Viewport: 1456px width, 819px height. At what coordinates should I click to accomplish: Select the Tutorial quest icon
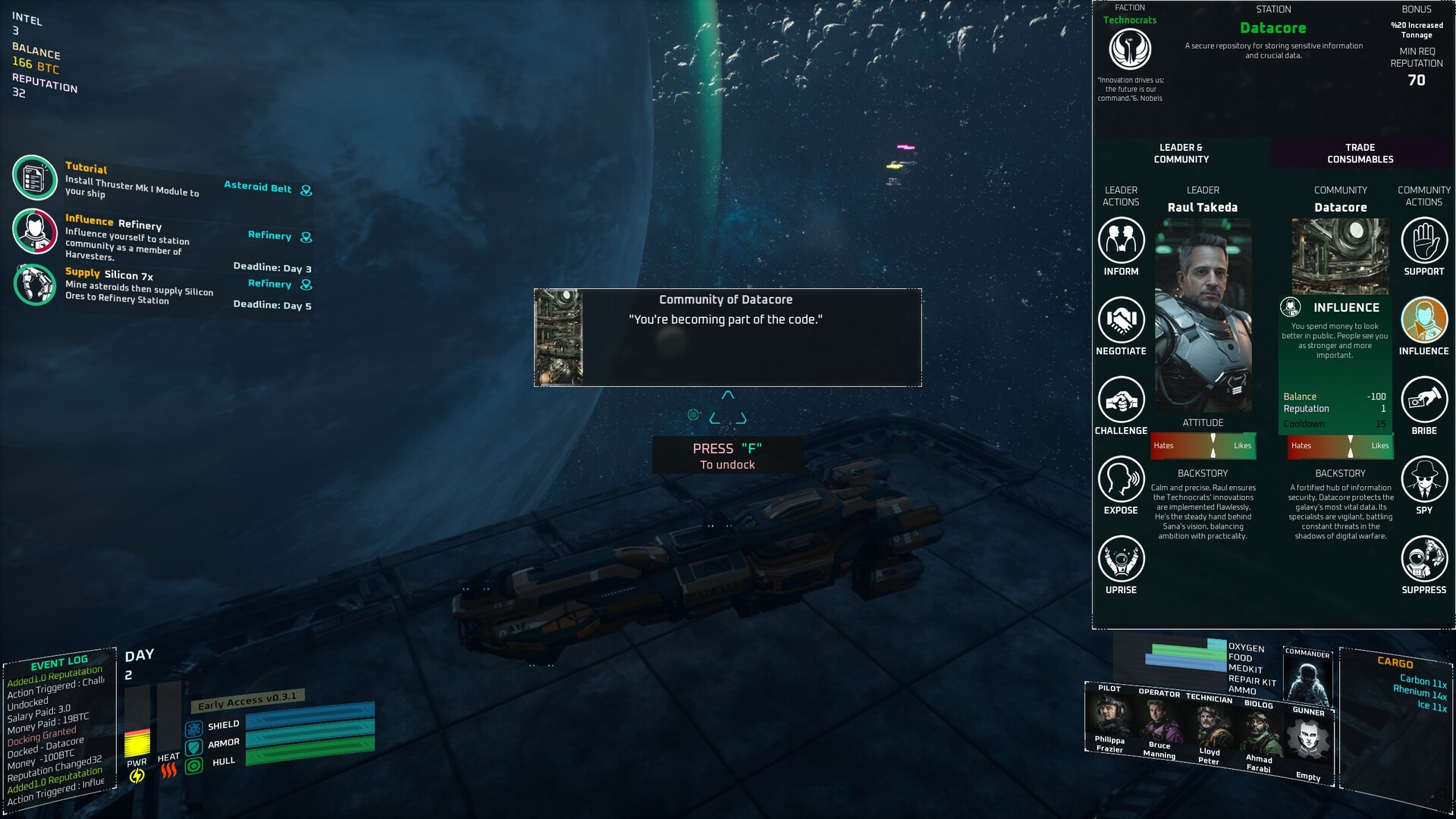click(35, 177)
